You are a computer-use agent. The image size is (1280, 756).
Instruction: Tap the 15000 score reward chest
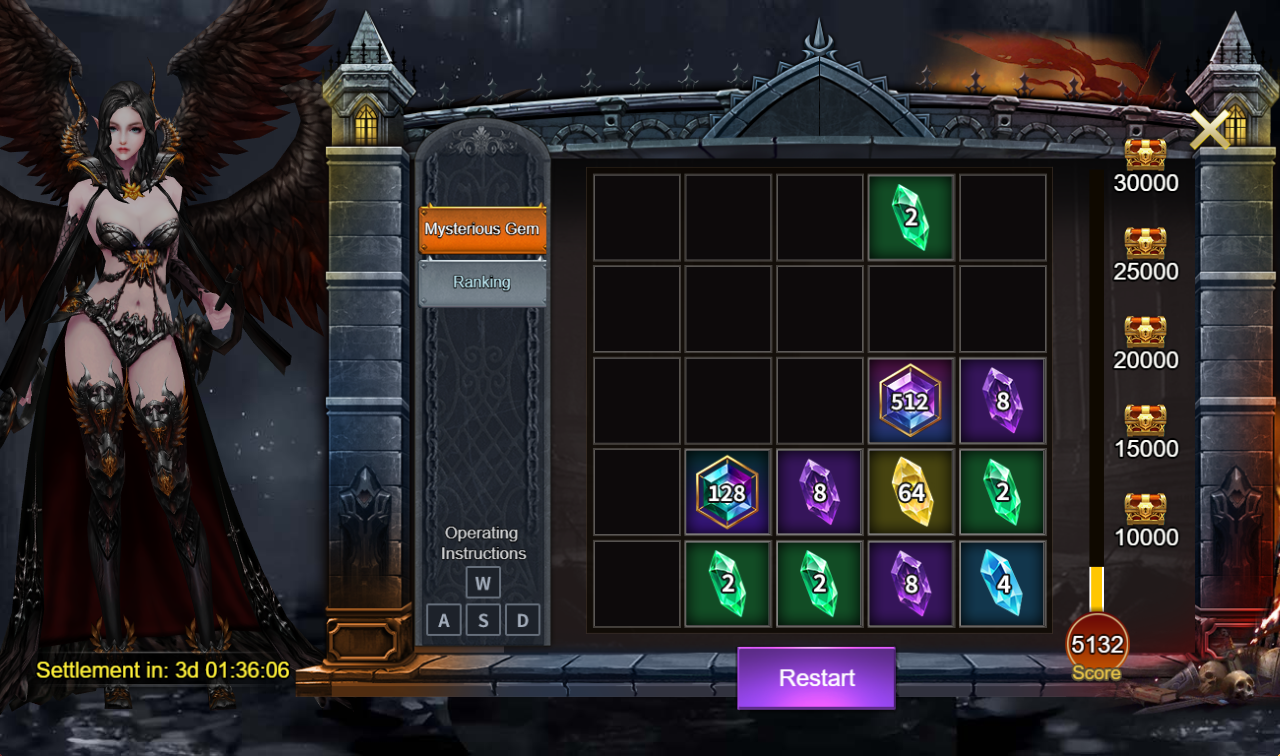coord(1146,418)
